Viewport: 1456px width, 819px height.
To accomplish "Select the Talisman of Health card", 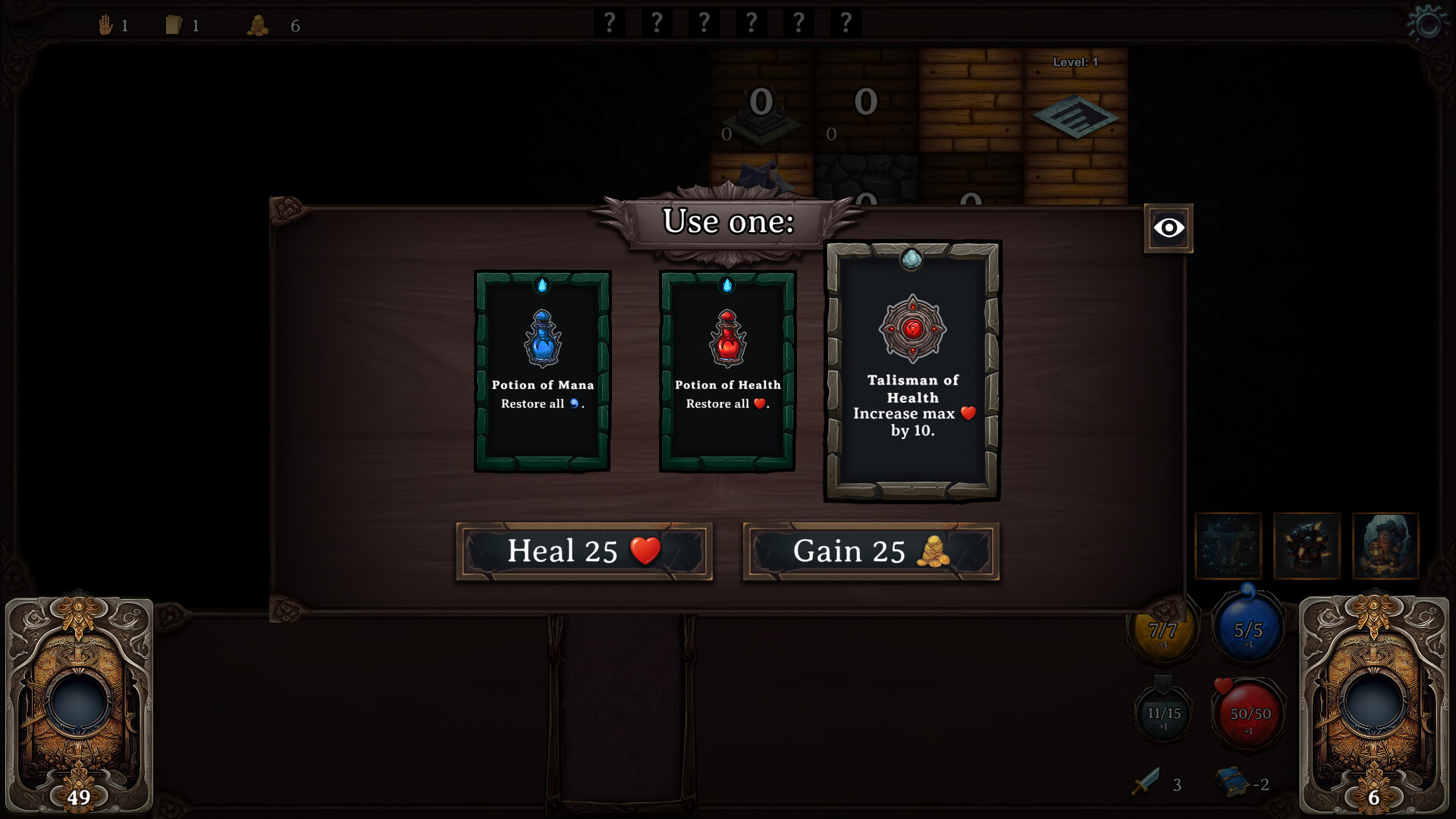I will point(912,370).
